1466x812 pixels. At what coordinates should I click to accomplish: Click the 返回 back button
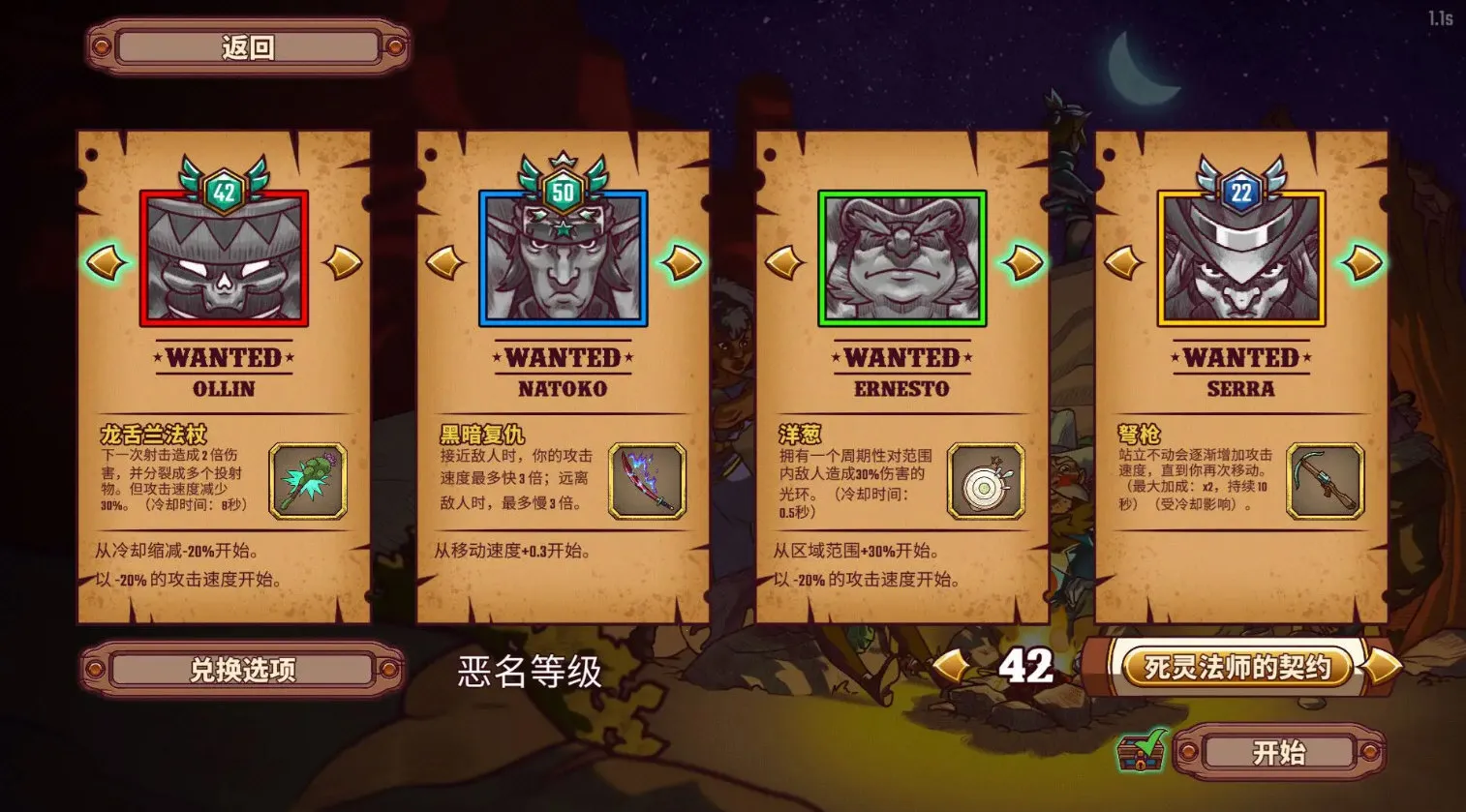click(x=248, y=46)
